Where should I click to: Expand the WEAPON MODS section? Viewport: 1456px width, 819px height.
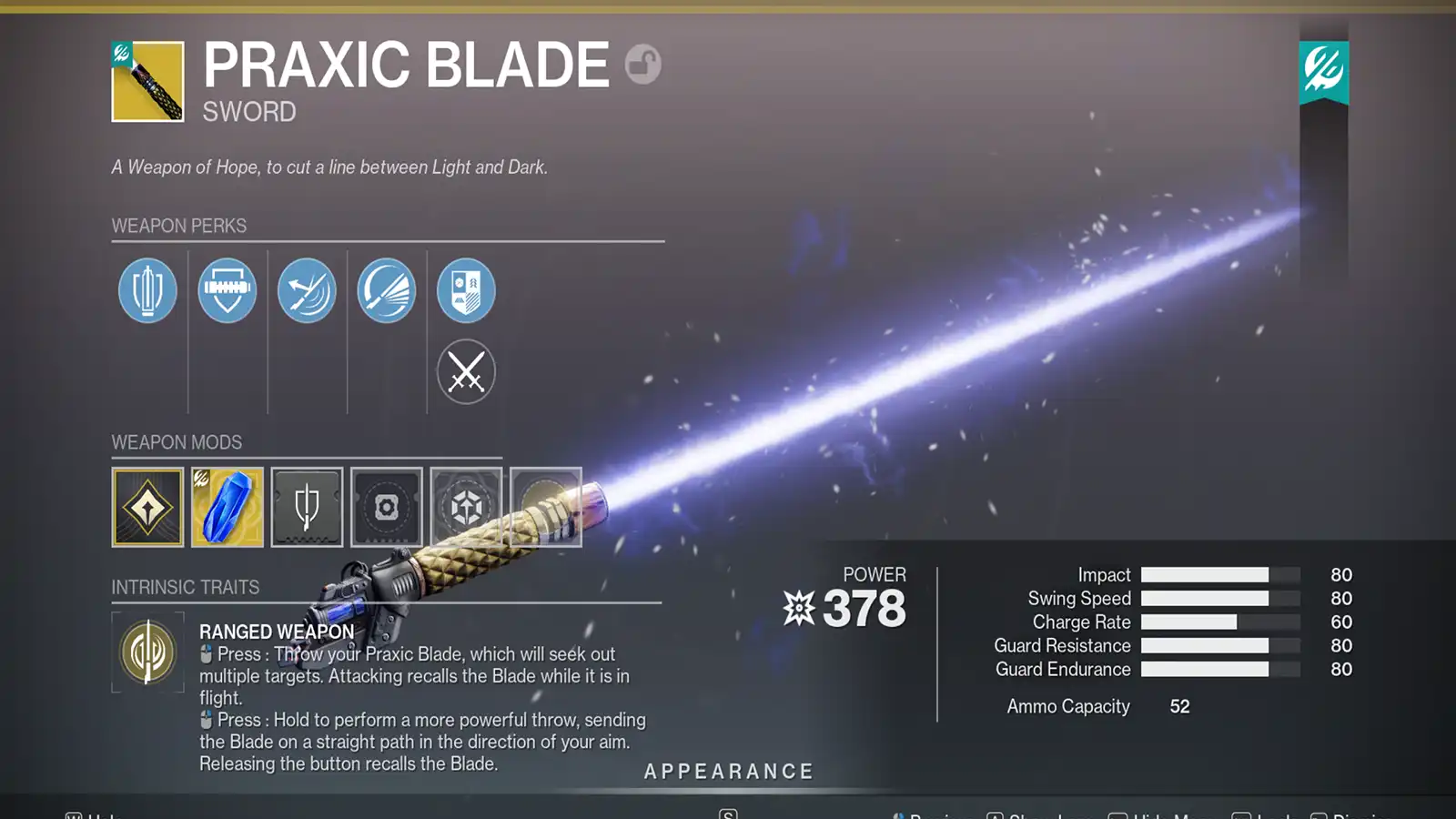(x=178, y=442)
